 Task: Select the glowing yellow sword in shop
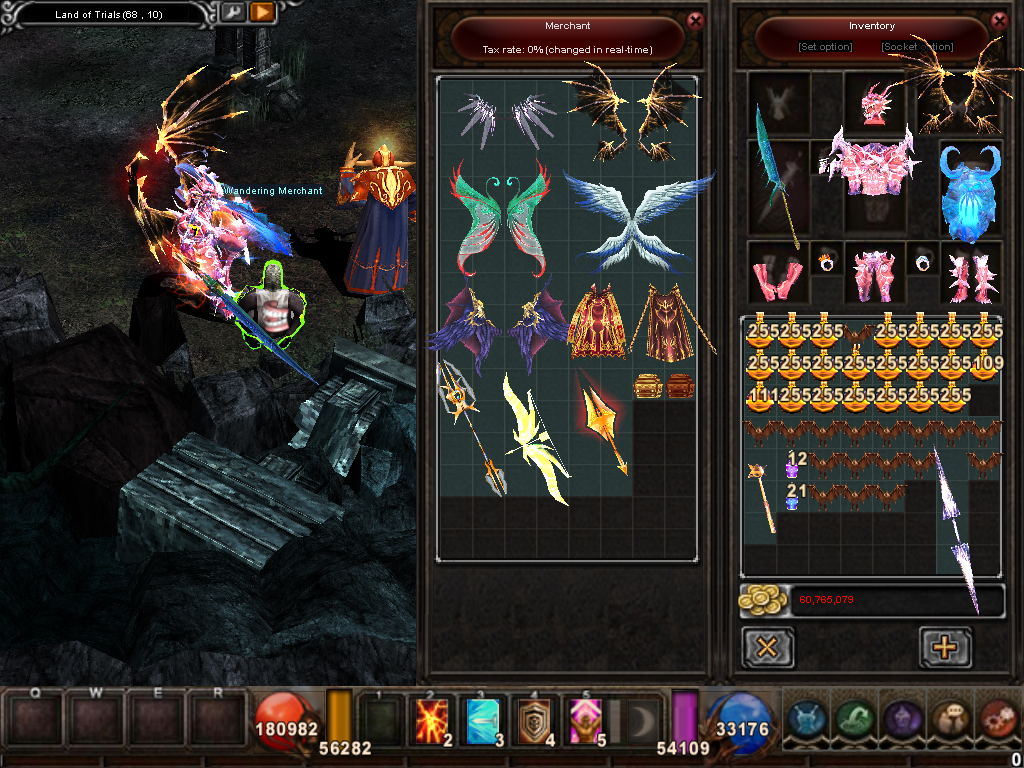[x=535, y=437]
